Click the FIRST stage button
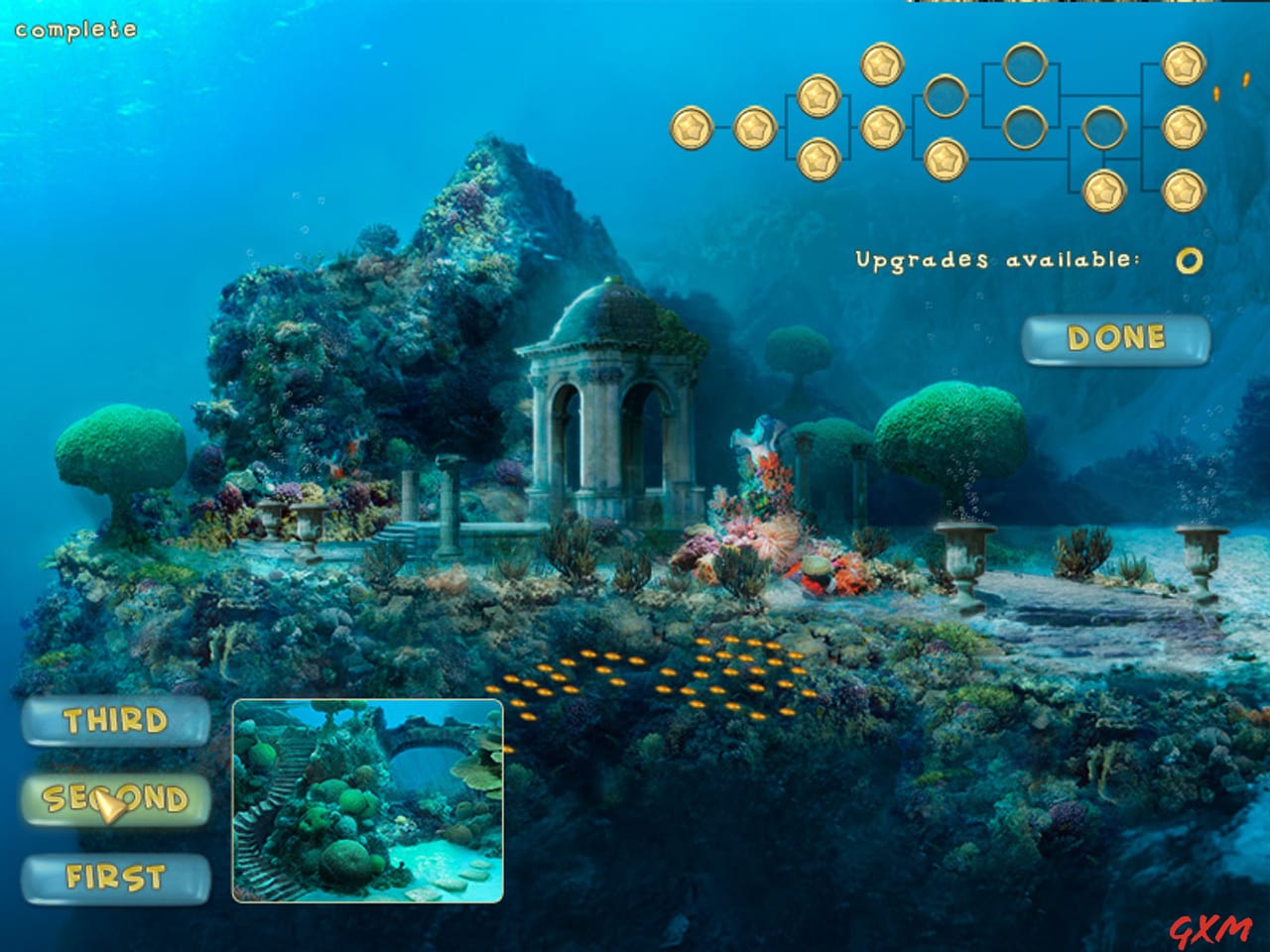Screen dimensions: 1270x952 [x=119, y=876]
